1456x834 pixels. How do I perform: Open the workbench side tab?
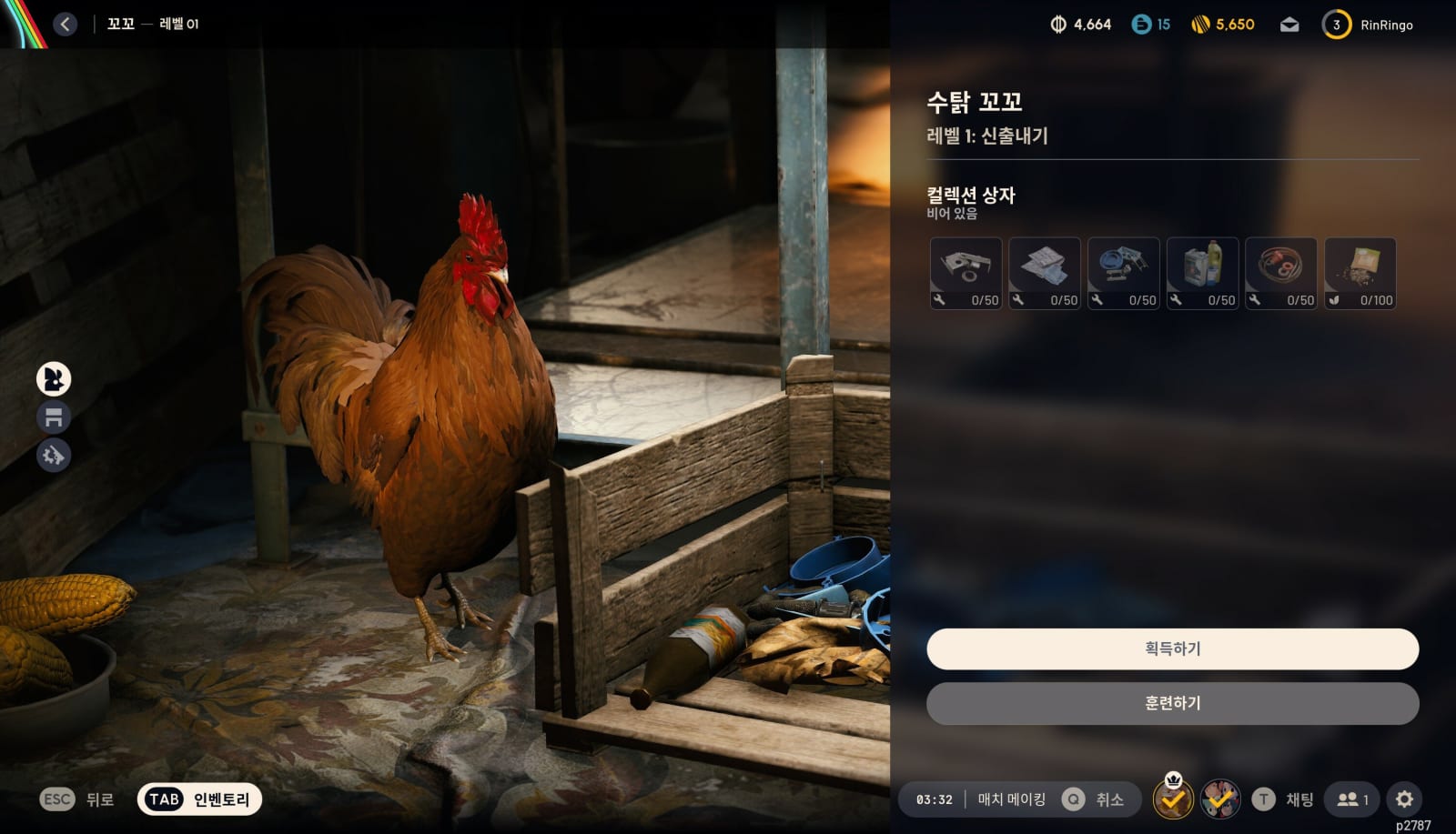54,417
